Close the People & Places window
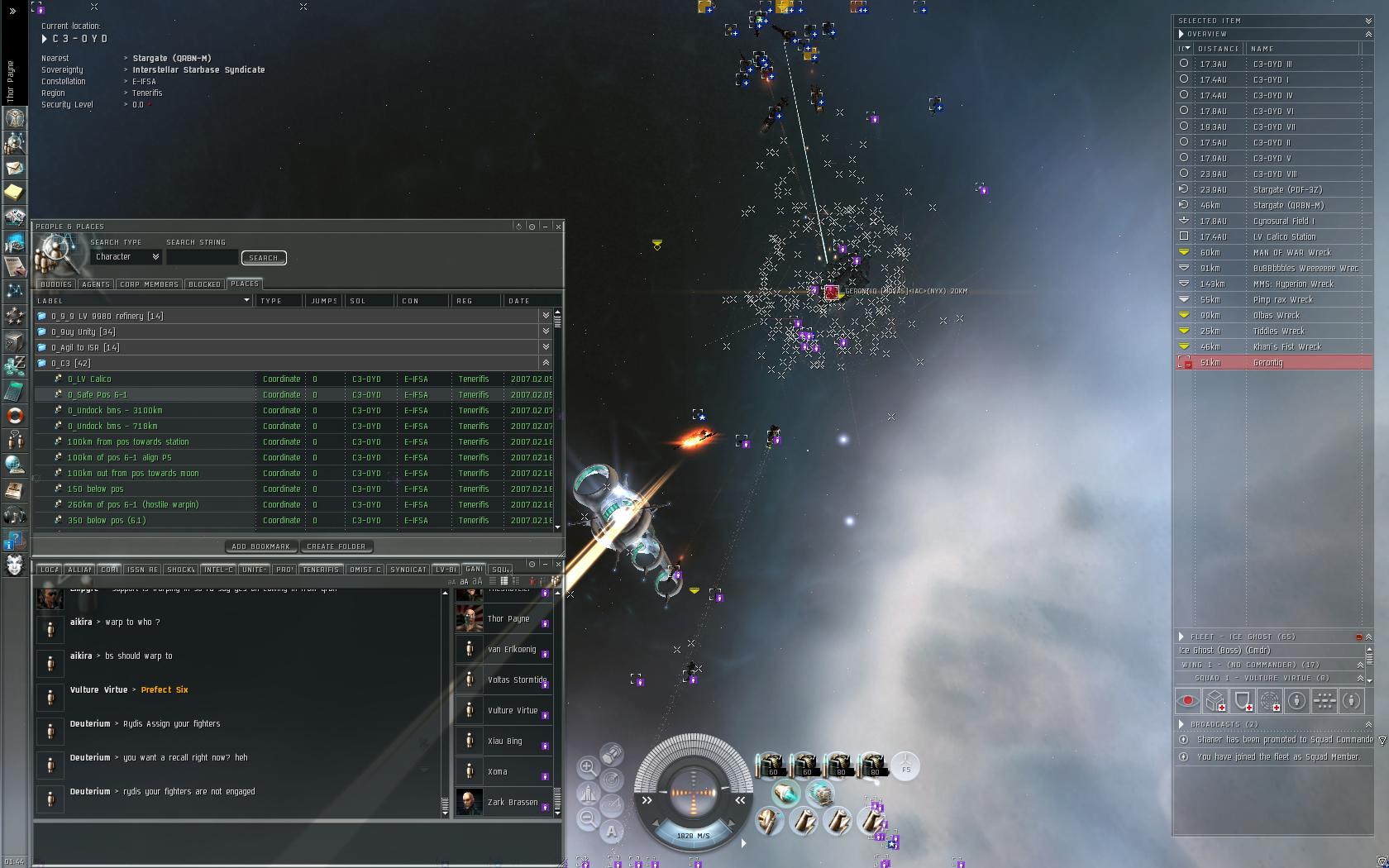The height and width of the screenshot is (868, 1389). (x=559, y=226)
